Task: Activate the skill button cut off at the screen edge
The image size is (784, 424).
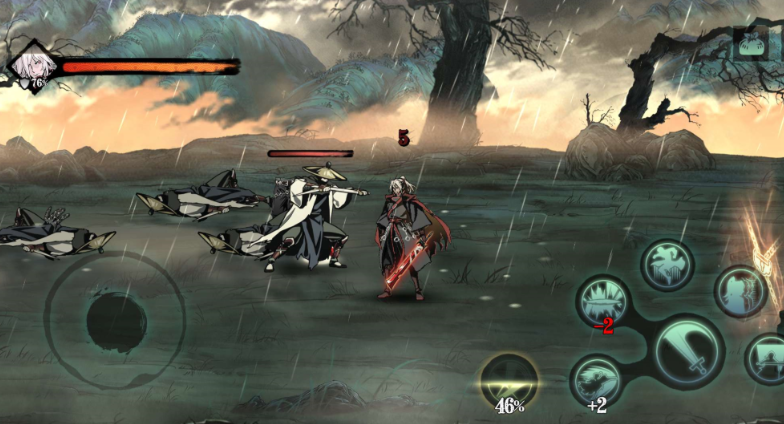Action: pyautogui.click(x=767, y=358)
